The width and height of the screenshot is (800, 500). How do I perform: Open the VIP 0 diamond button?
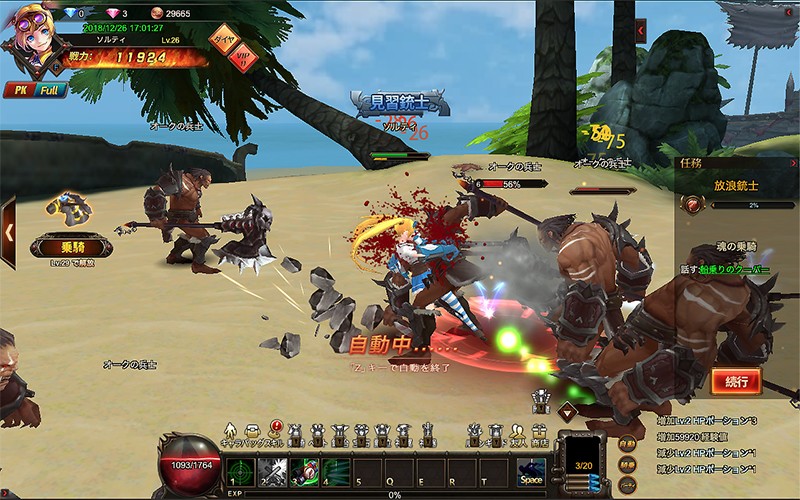pyautogui.click(x=242, y=56)
